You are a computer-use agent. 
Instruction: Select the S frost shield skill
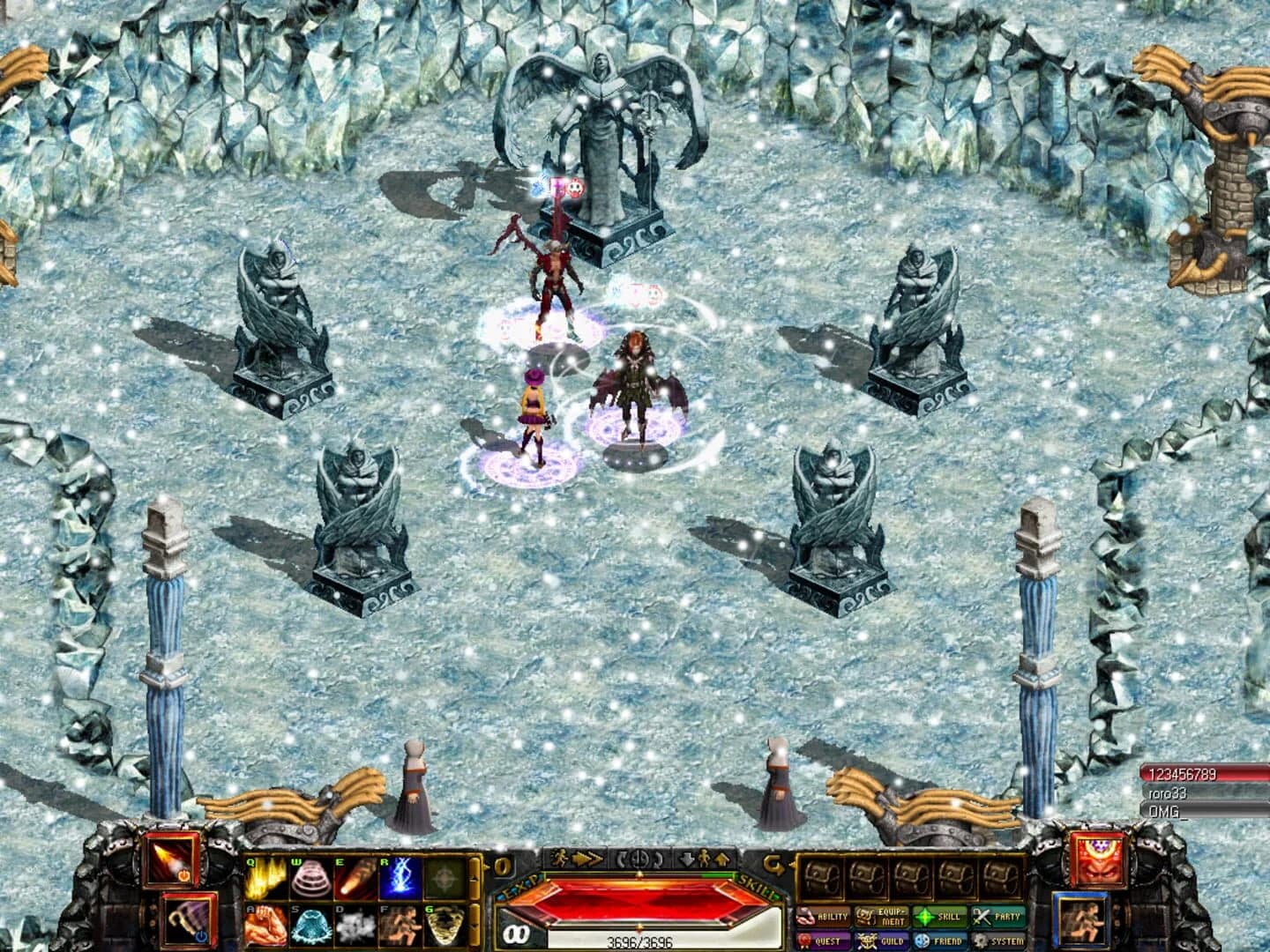click(310, 924)
